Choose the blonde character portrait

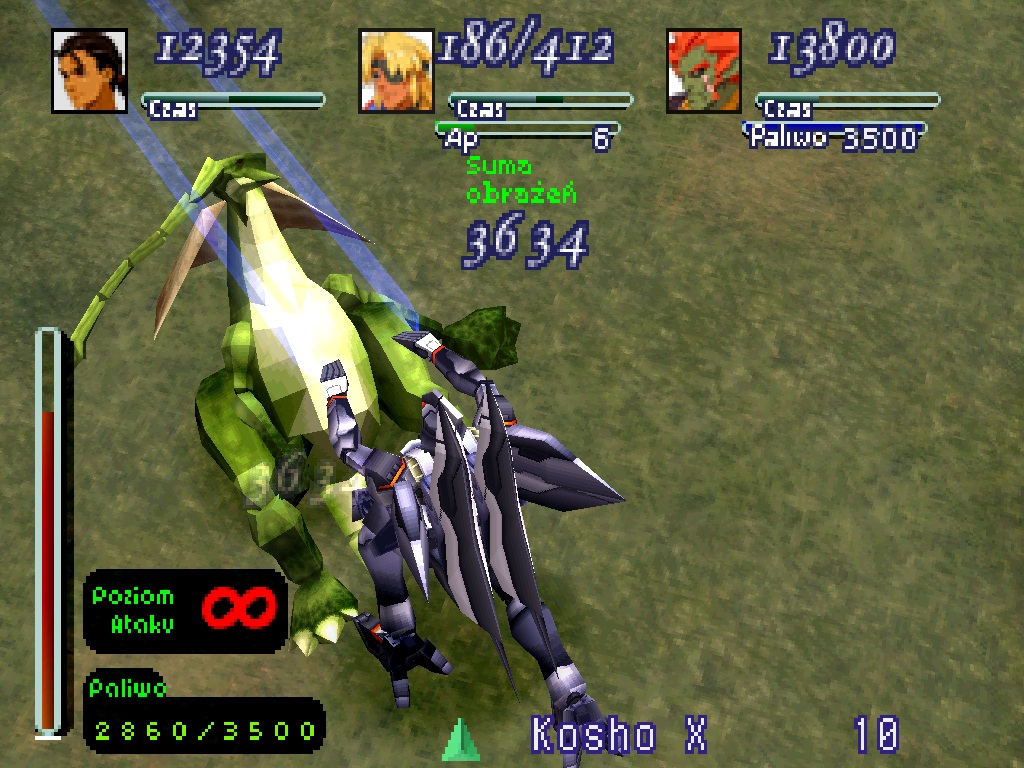(x=397, y=71)
